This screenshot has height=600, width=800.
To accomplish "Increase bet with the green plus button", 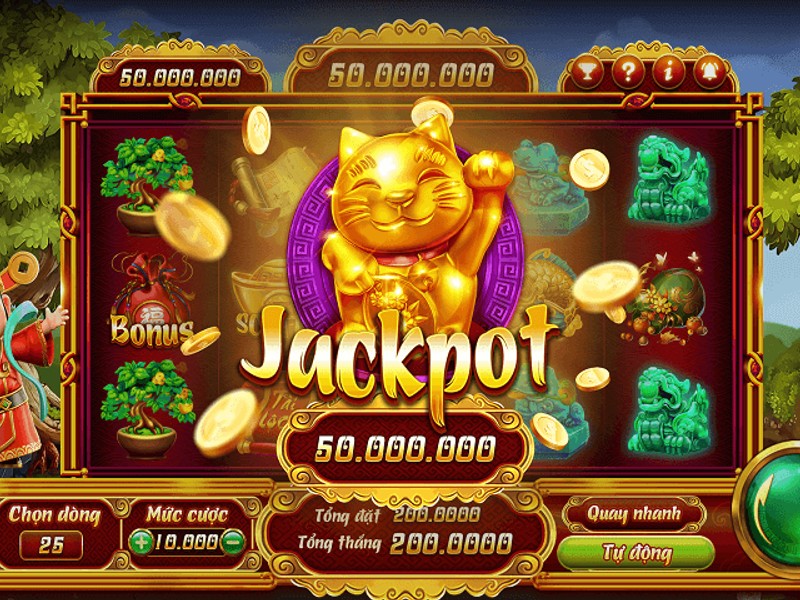I will click(142, 542).
